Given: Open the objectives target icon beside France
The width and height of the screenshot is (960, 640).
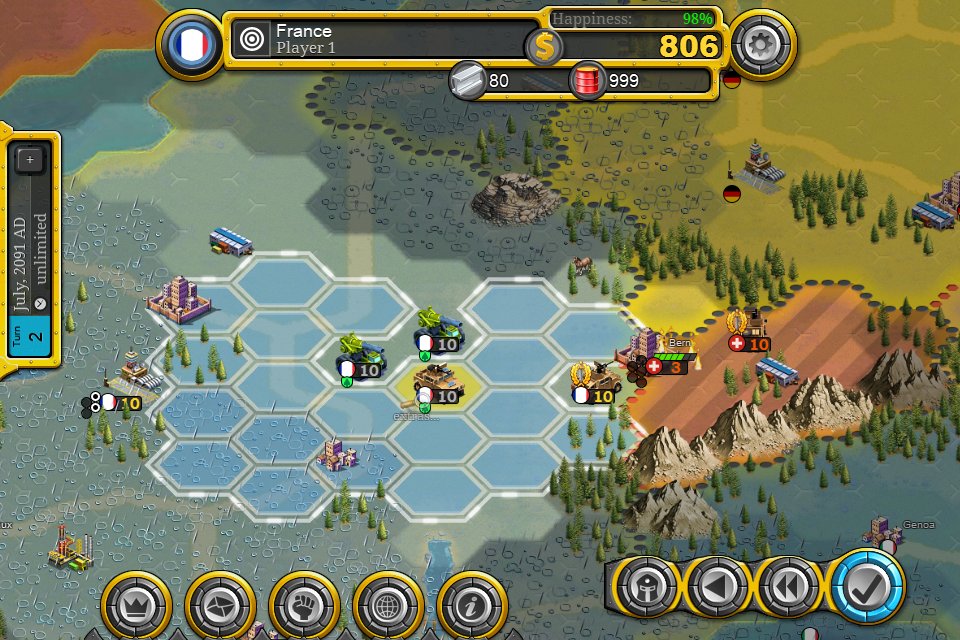Looking at the screenshot, I should [252, 41].
